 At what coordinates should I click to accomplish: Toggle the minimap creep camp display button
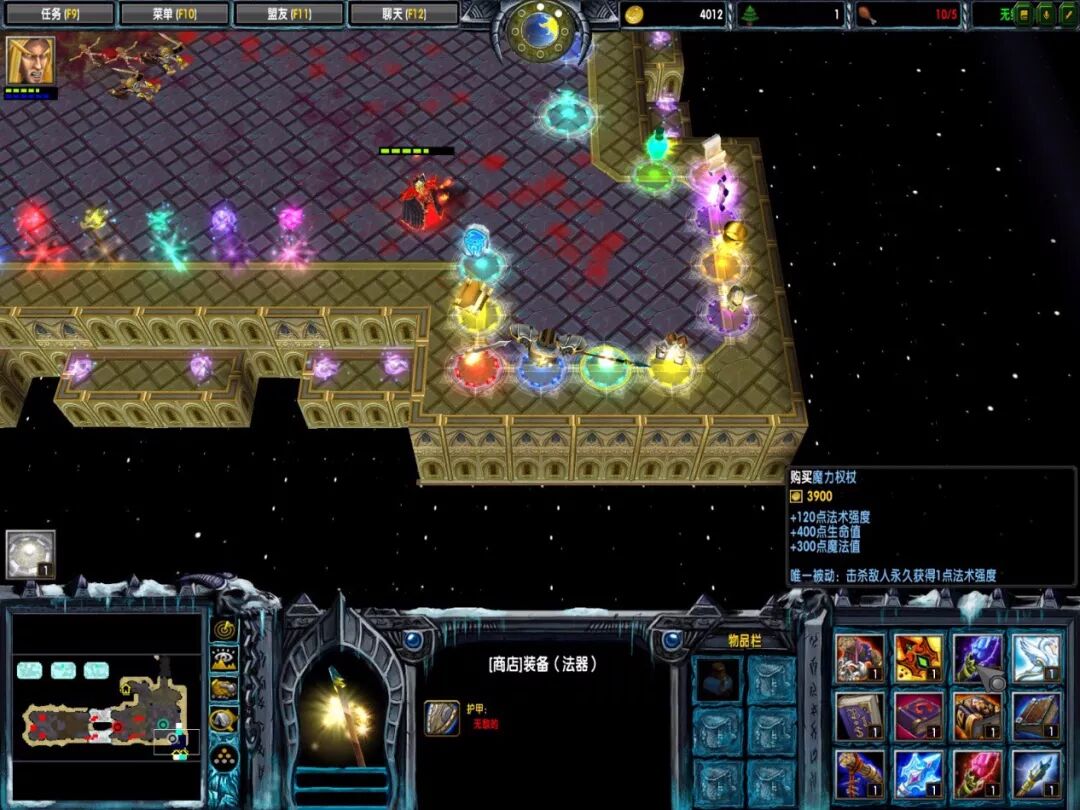point(224,719)
